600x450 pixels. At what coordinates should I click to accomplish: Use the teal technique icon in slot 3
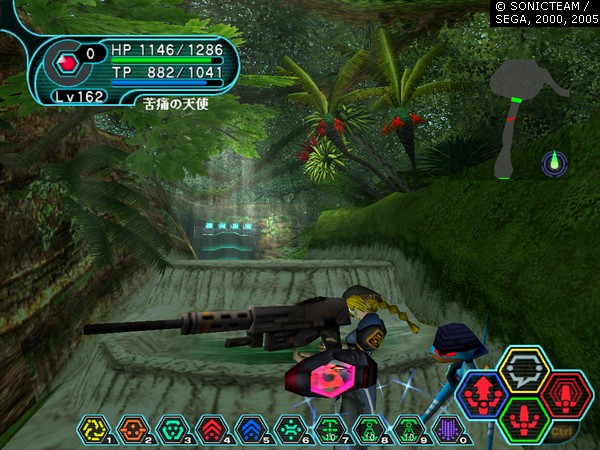tap(171, 430)
